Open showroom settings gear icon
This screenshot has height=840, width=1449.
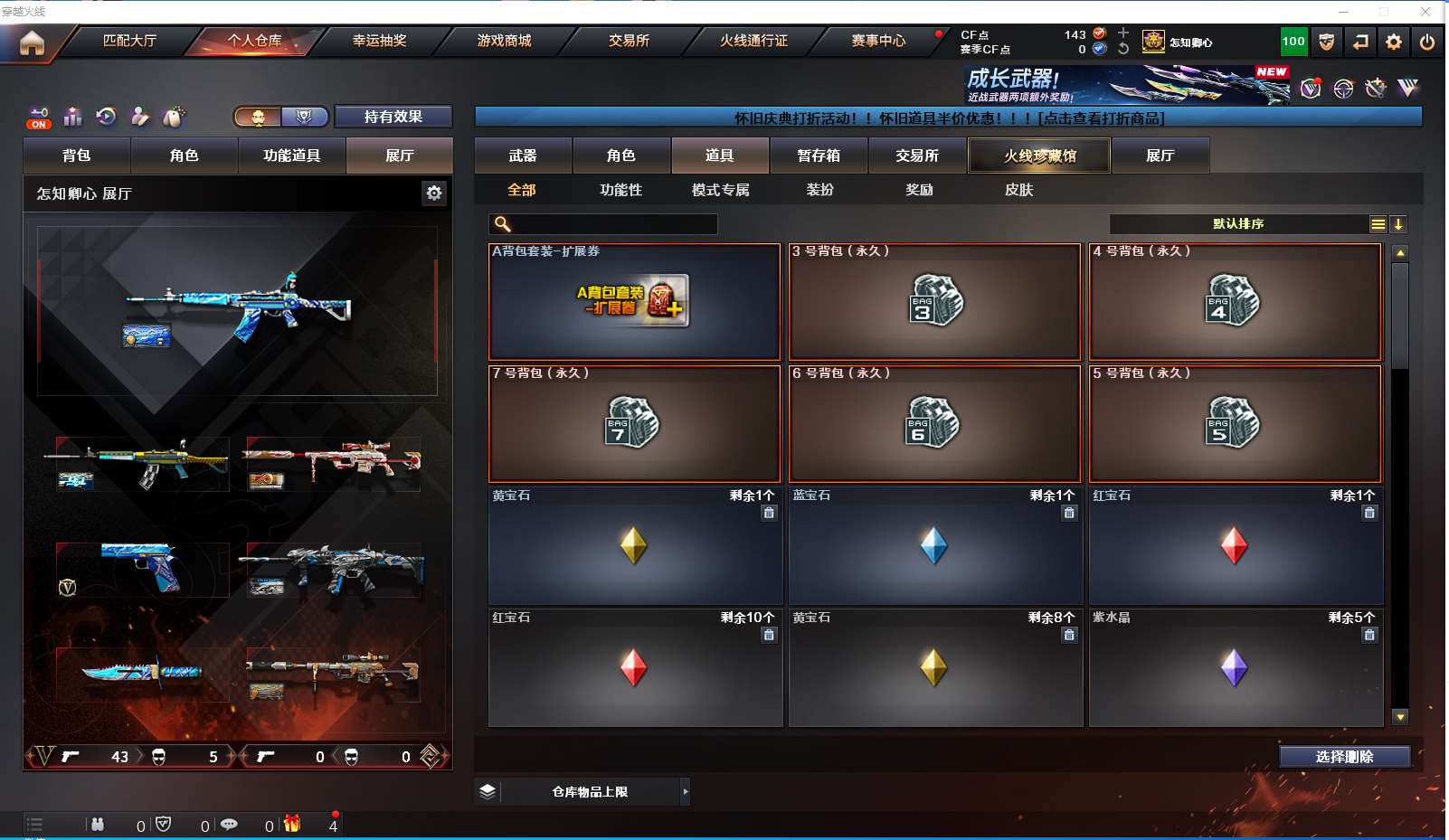(434, 193)
